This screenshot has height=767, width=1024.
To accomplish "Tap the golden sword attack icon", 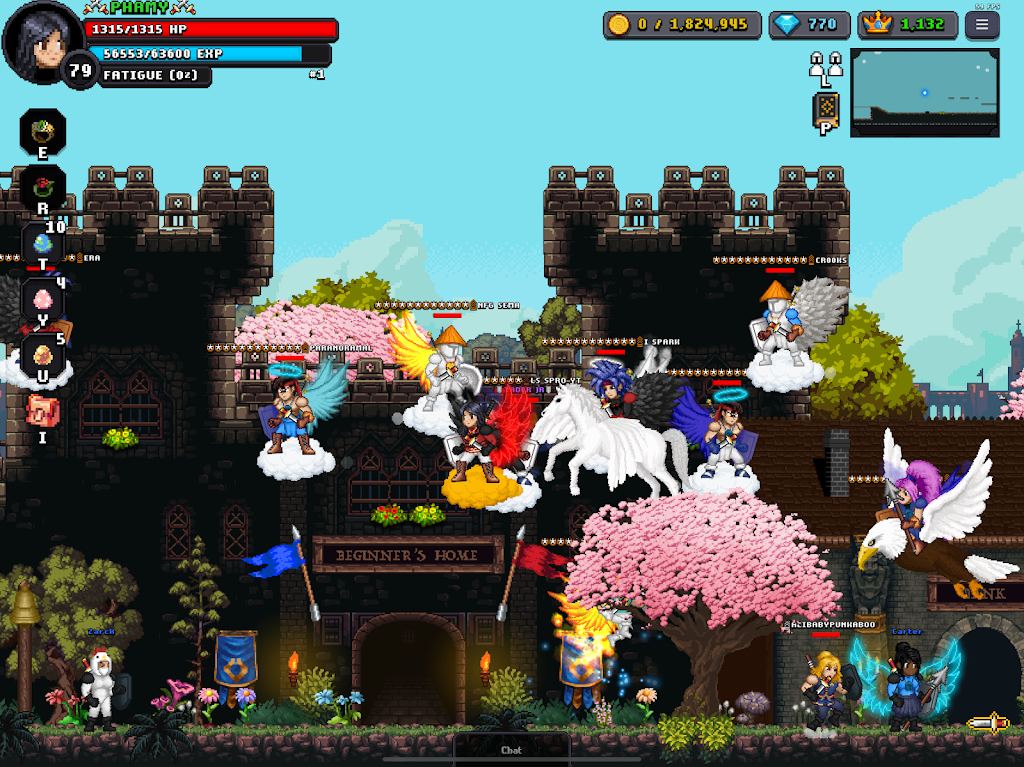I will pyautogui.click(x=987, y=722).
